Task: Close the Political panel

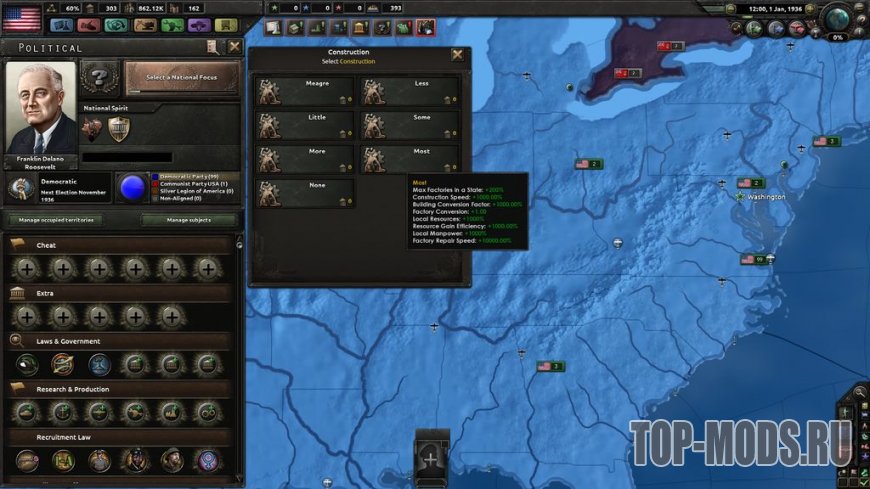Action: 234,47
